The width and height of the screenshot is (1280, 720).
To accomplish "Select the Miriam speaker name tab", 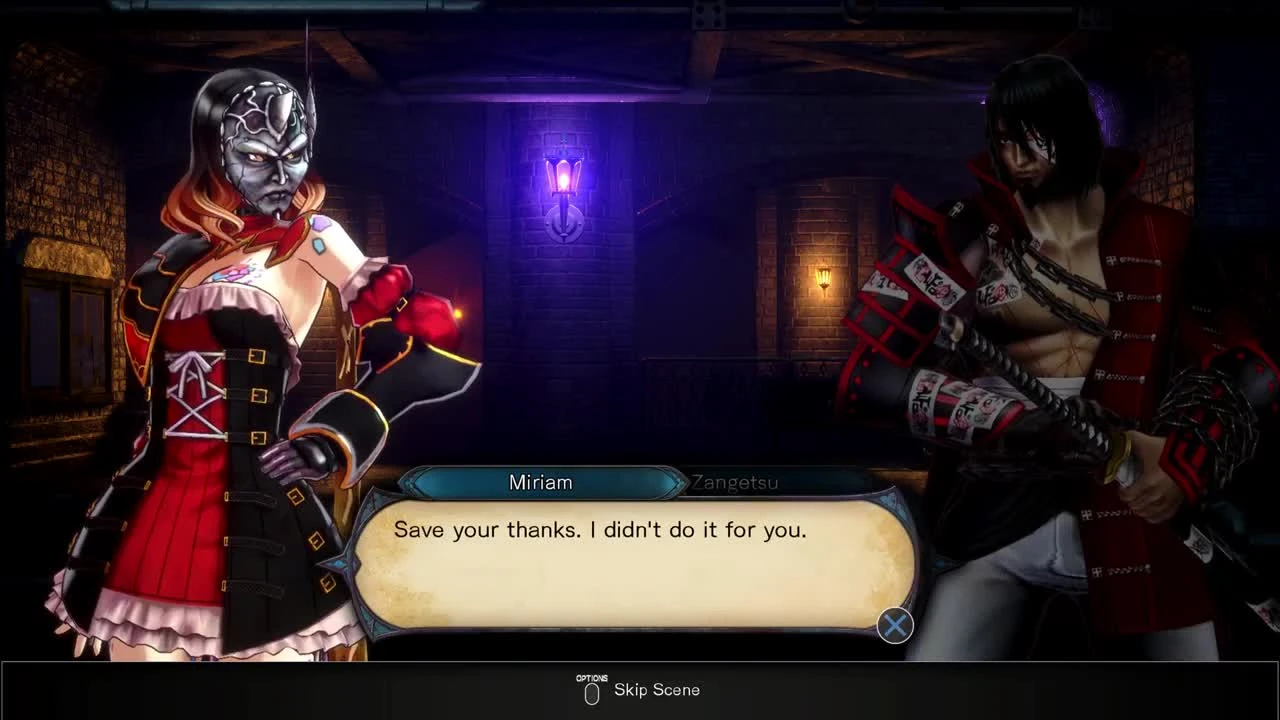I will (x=540, y=482).
